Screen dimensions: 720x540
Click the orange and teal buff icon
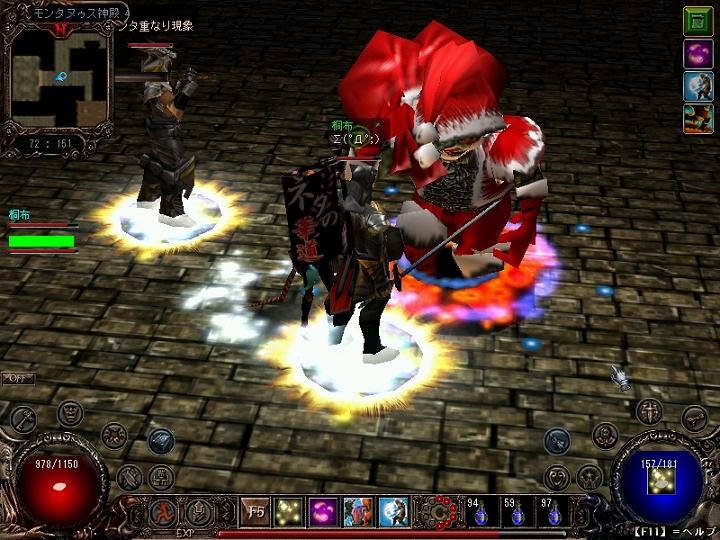[698, 119]
